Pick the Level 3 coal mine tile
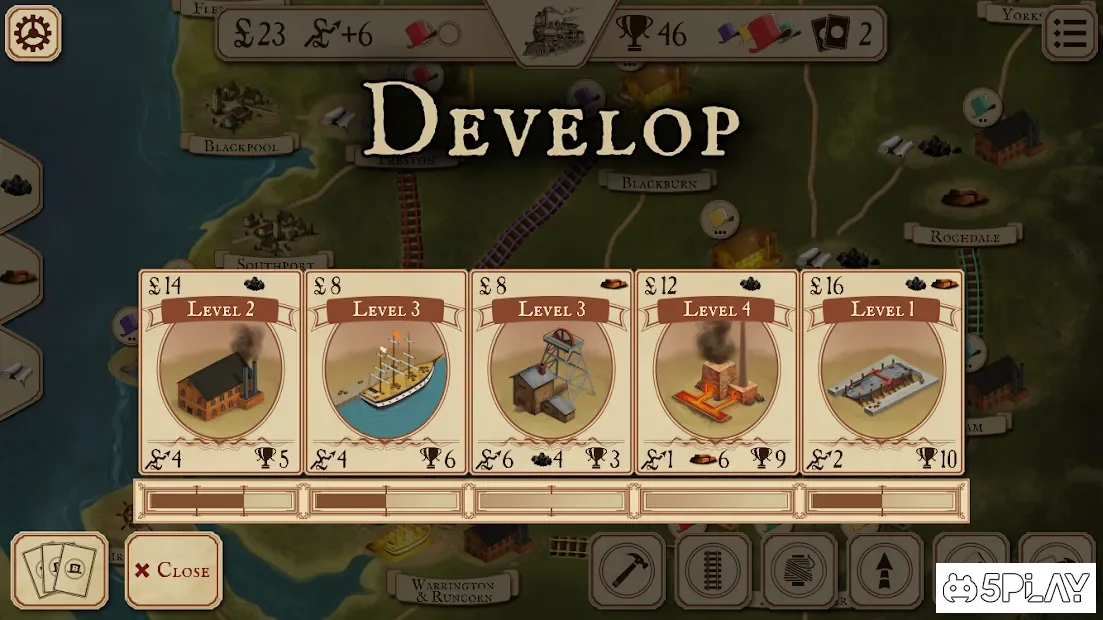This screenshot has width=1103, height=620. pyautogui.click(x=551, y=372)
